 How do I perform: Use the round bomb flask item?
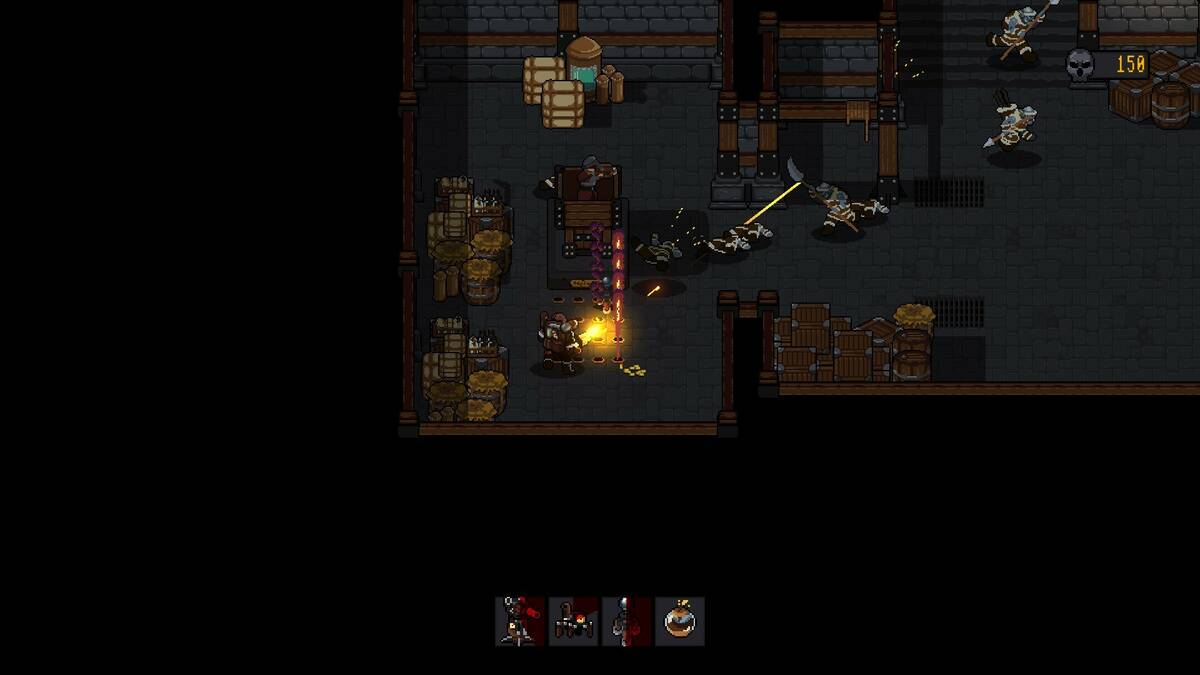click(680, 621)
